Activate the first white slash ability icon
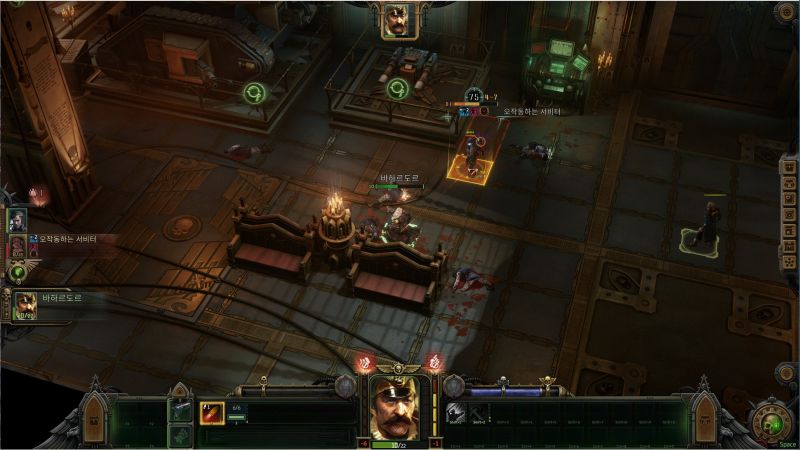800x450 pixels. 455,412
